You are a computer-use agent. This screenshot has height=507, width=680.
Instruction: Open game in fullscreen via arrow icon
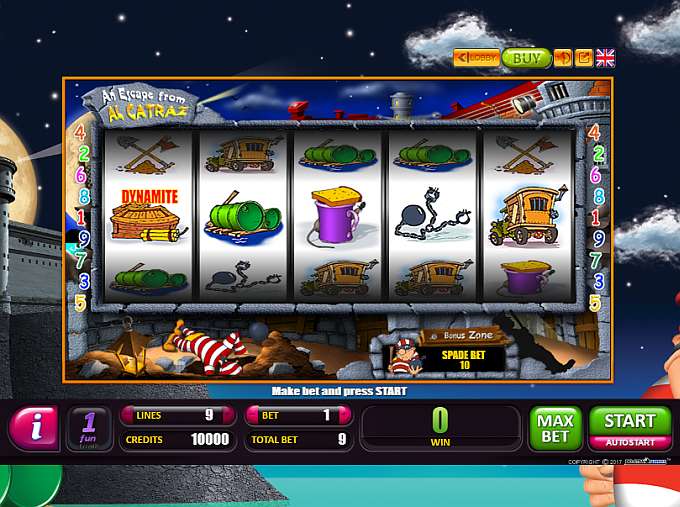pyautogui.click(x=584, y=58)
